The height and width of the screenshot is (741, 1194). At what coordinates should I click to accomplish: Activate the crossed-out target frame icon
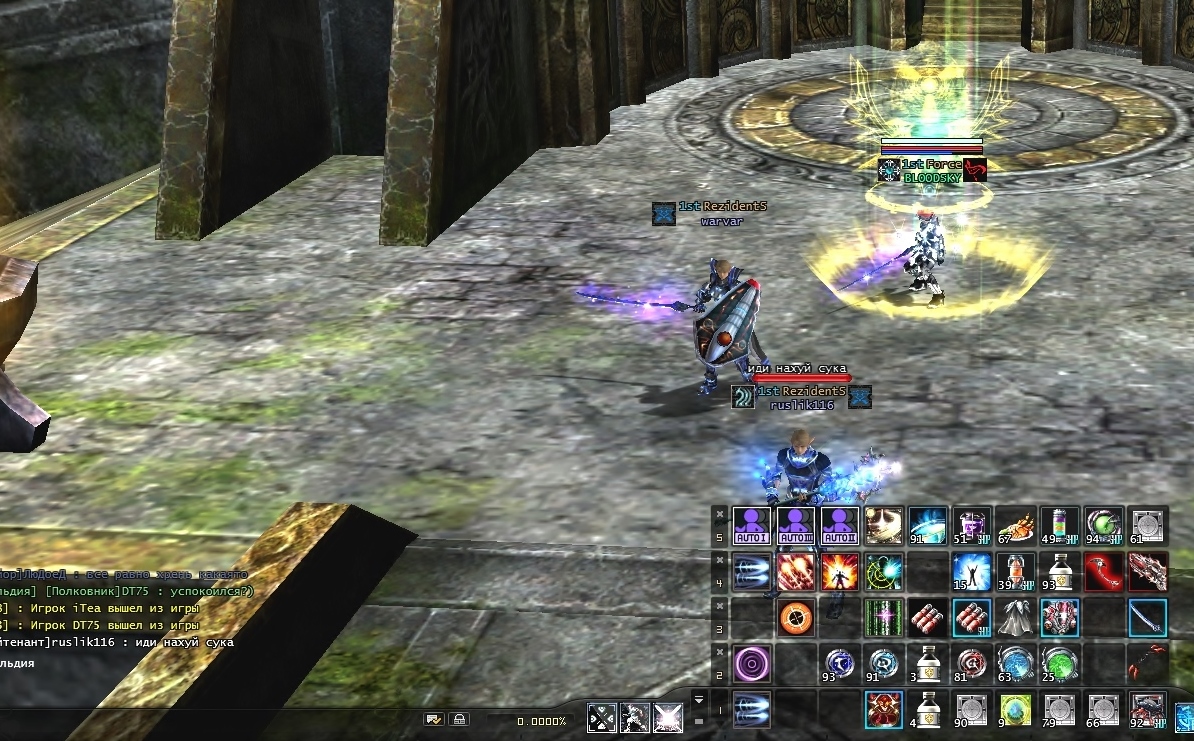(602, 718)
